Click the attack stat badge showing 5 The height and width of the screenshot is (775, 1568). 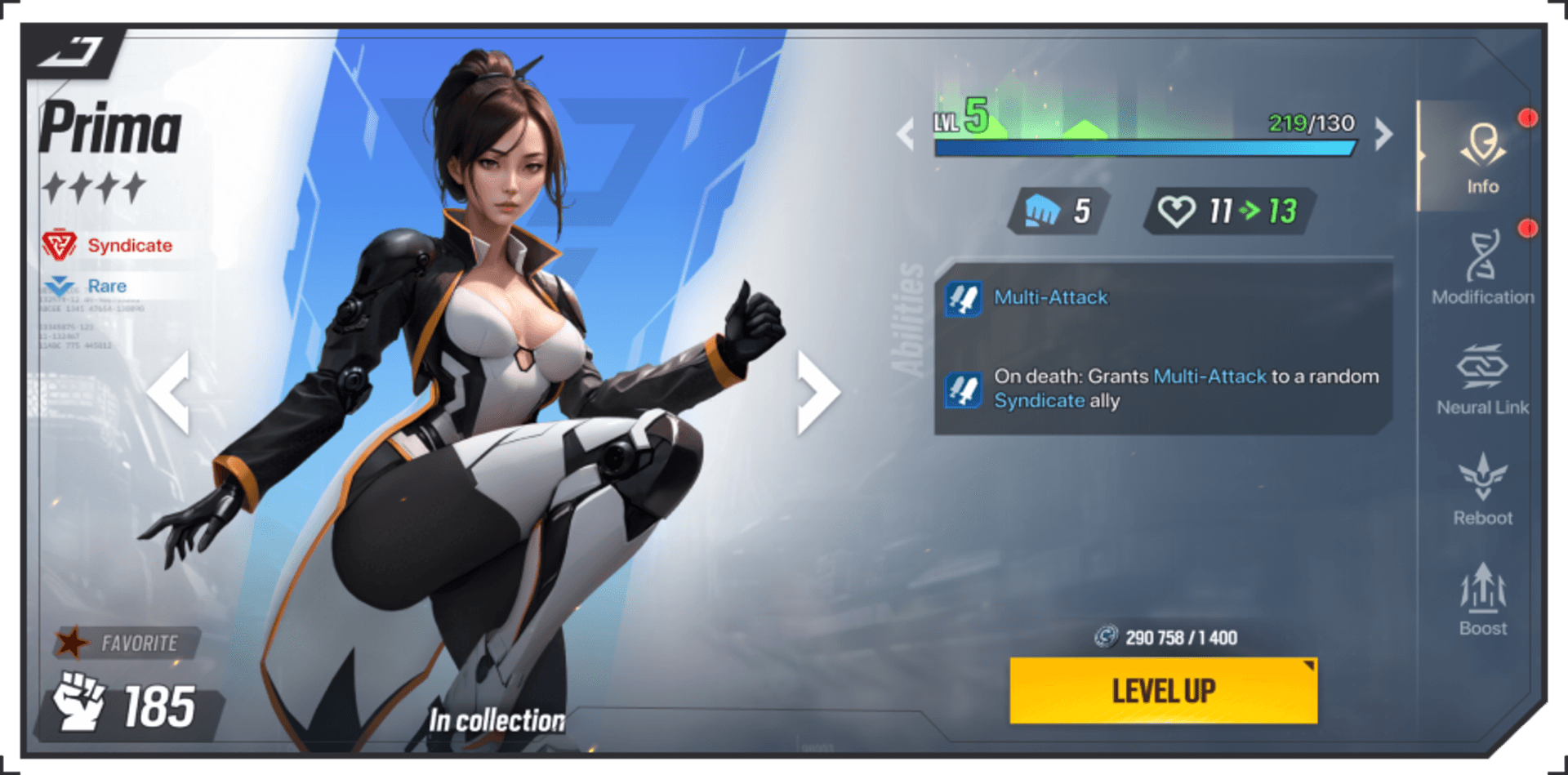coord(1053,212)
